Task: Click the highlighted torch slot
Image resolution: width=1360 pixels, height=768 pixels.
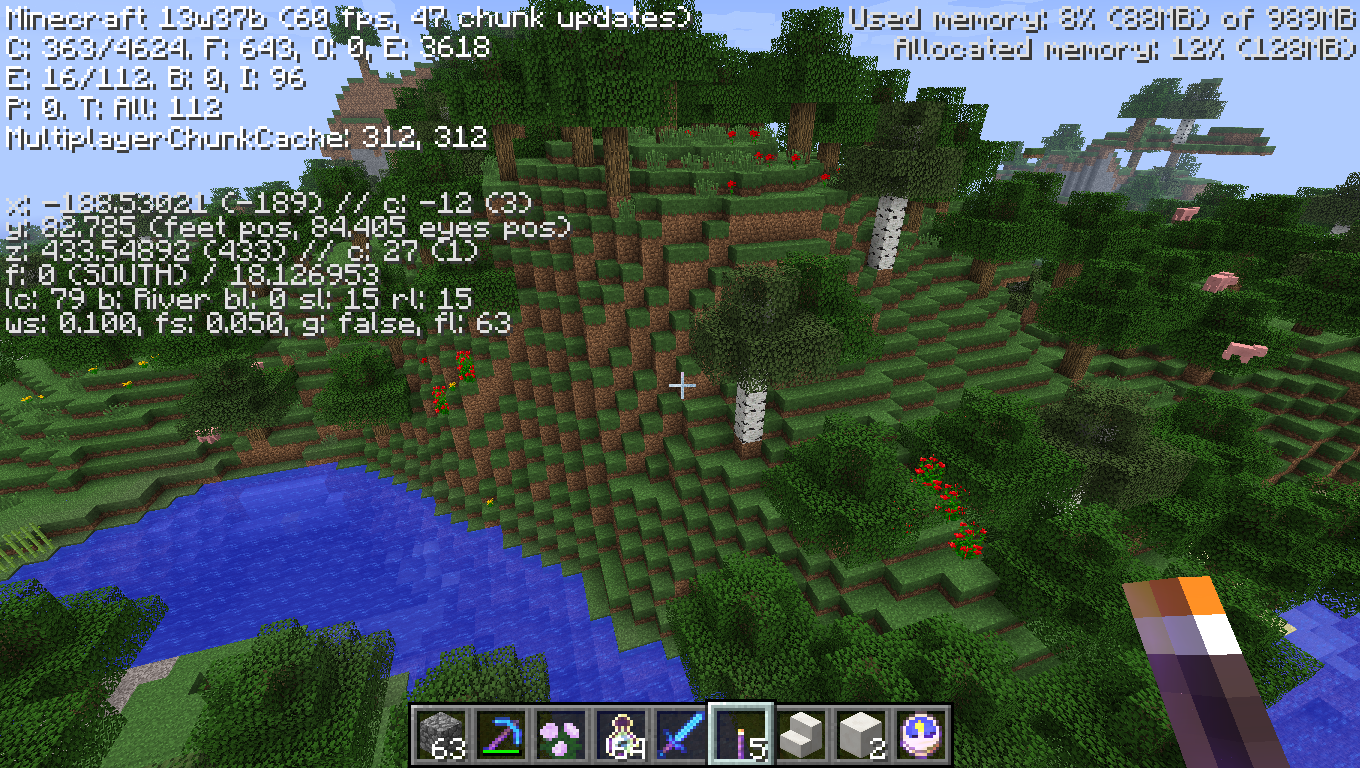Action: tap(741, 735)
